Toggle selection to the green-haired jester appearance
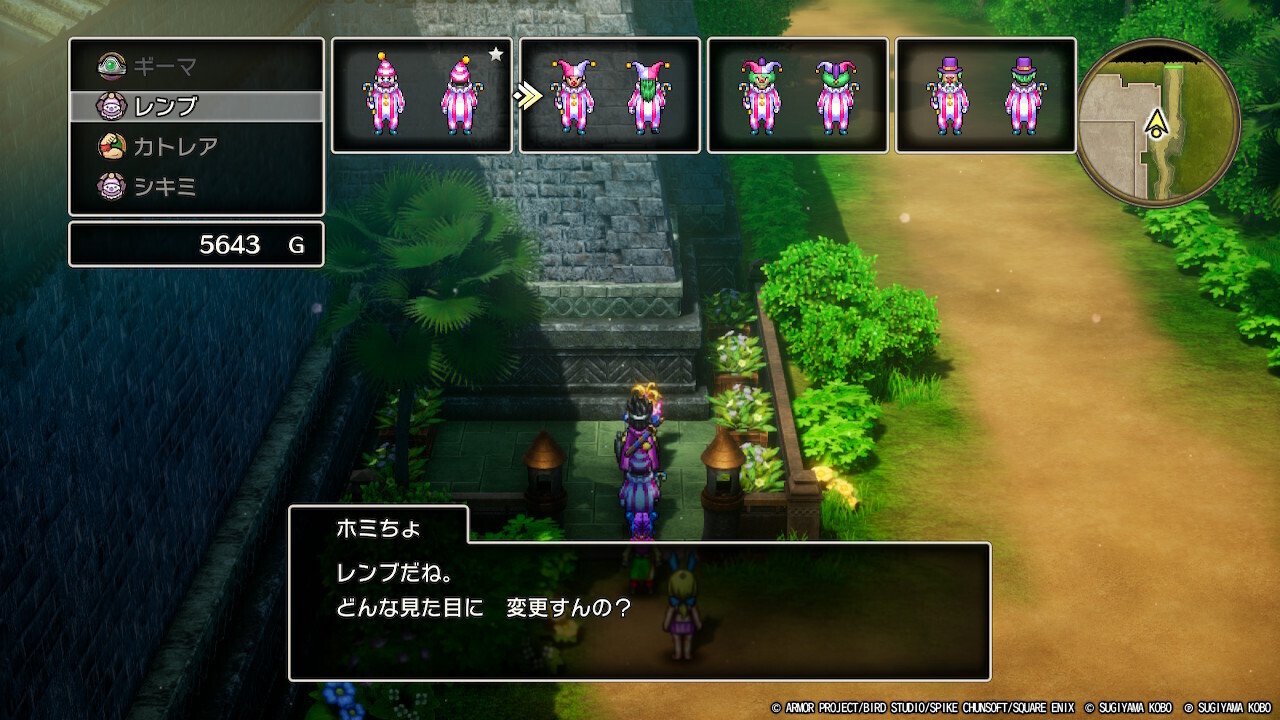Viewport: 1280px width, 720px height. pos(797,94)
